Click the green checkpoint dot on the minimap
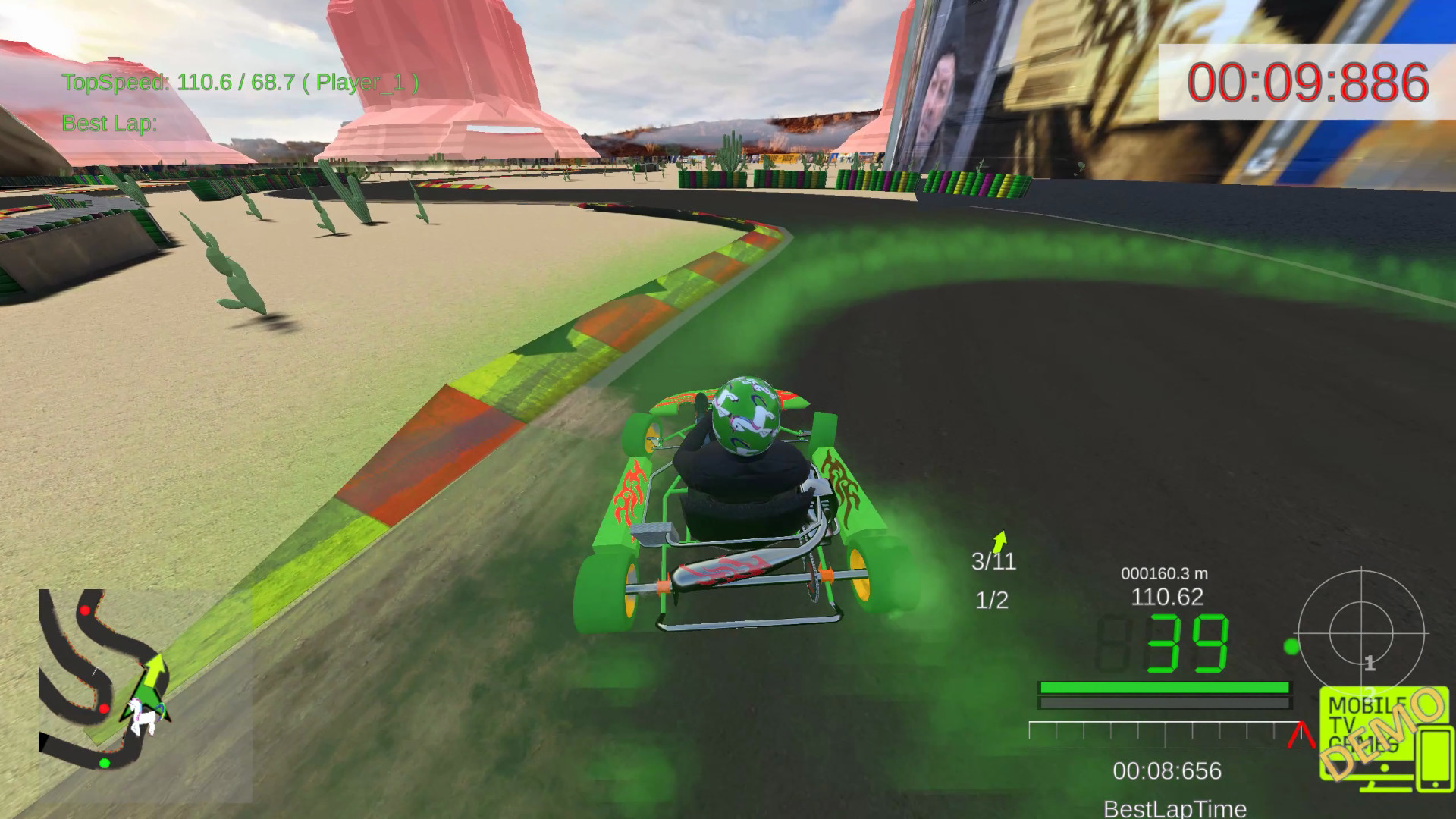Viewport: 1456px width, 819px height. pos(105,763)
